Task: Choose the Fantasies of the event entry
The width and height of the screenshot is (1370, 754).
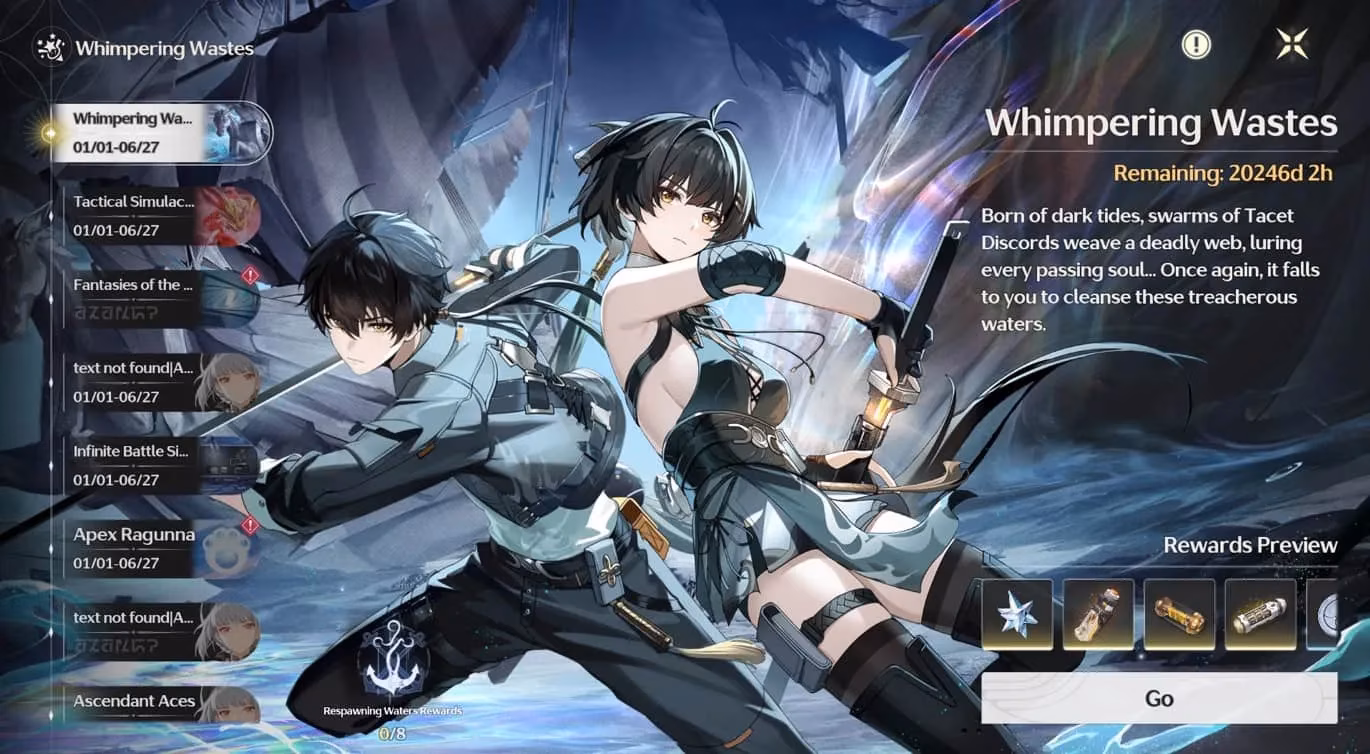Action: [x=160, y=298]
